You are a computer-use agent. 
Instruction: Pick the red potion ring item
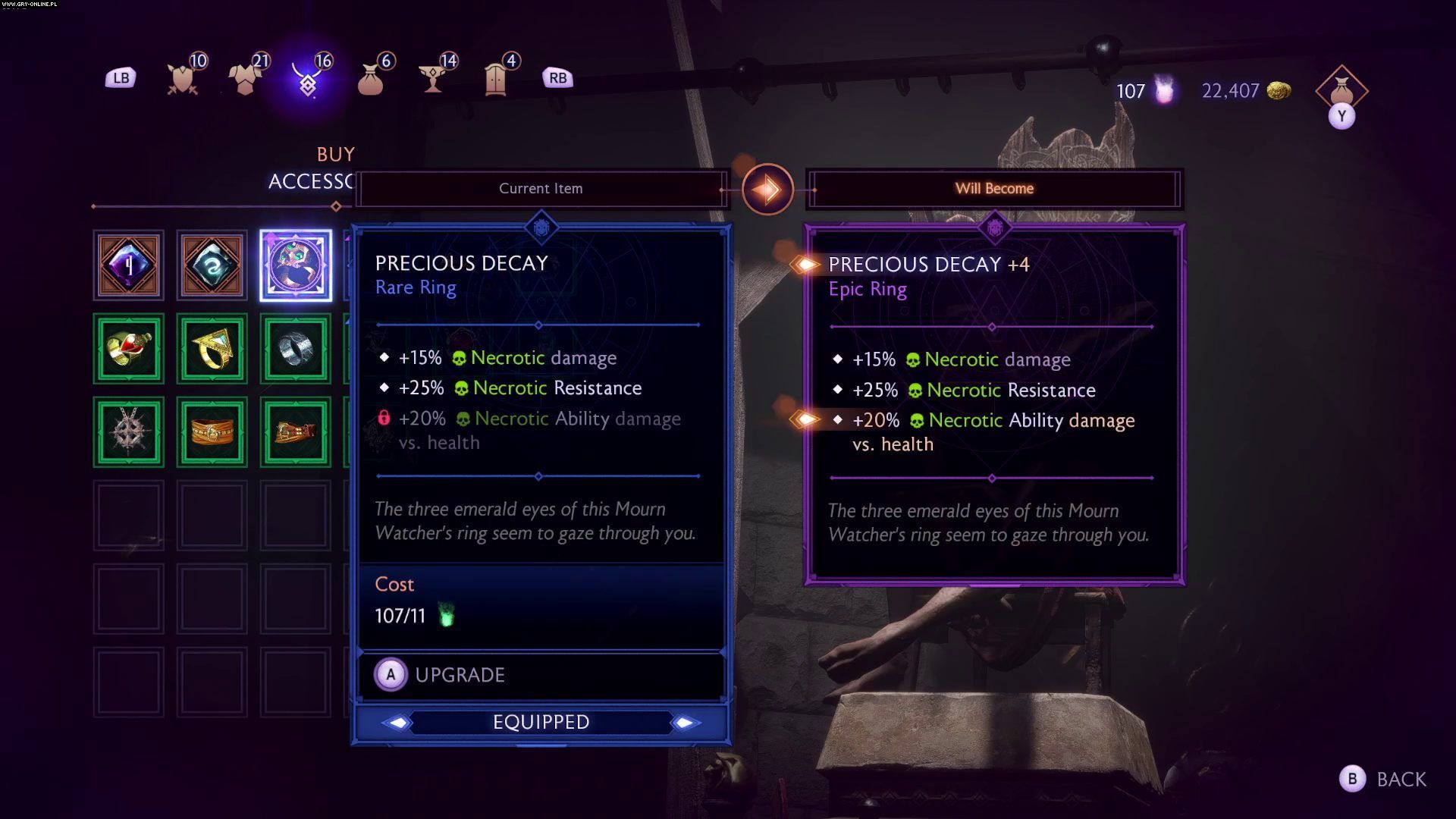click(x=129, y=349)
